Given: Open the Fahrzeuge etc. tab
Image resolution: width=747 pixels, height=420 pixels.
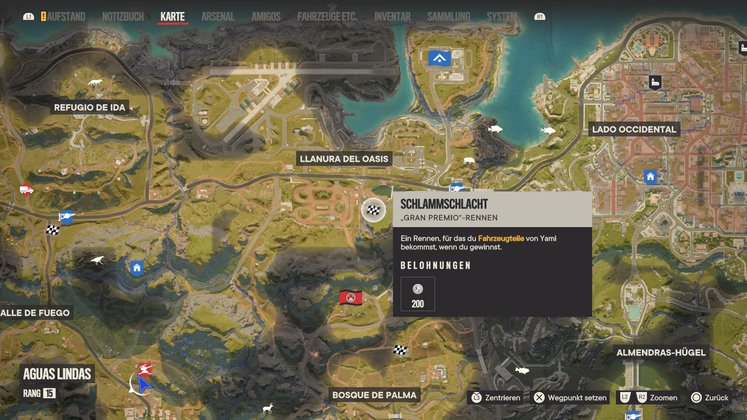Looking at the screenshot, I should point(329,17).
